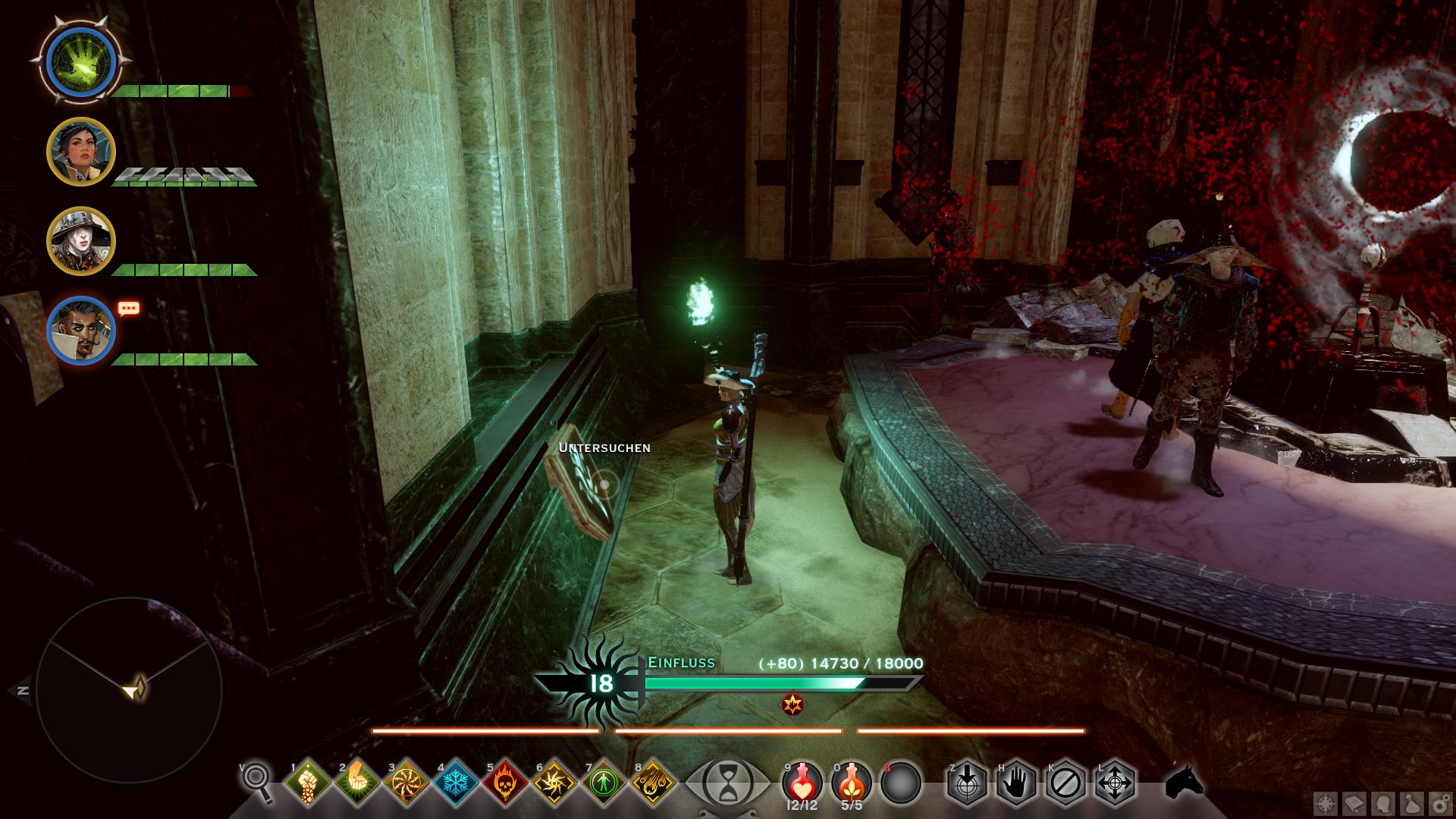The image size is (1456, 819).
Task: Activate the flexed arm ability
Action: [x=357, y=783]
